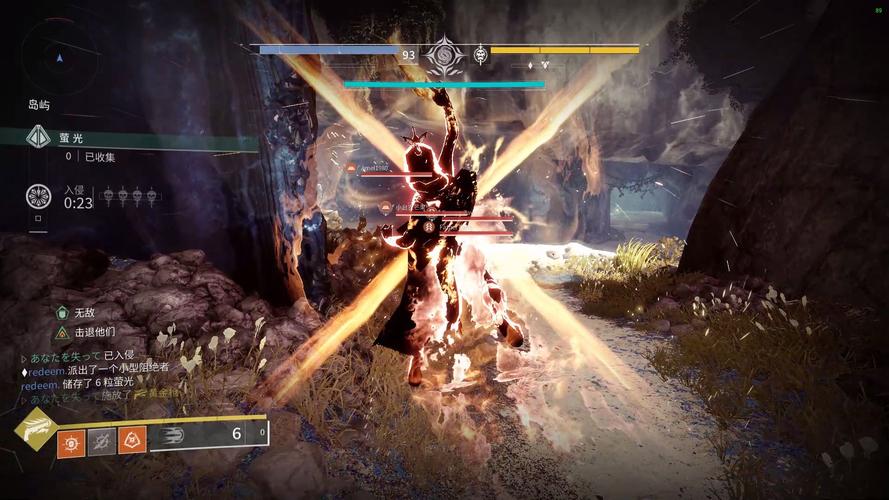Activate the orange class ability icon
The image size is (889, 500).
pyautogui.click(x=133, y=440)
